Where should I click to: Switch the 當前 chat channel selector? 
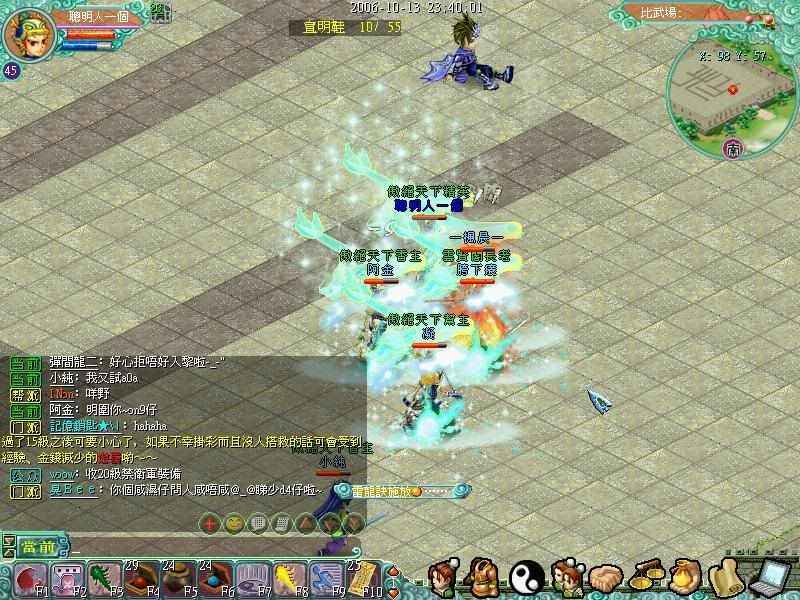point(38,546)
